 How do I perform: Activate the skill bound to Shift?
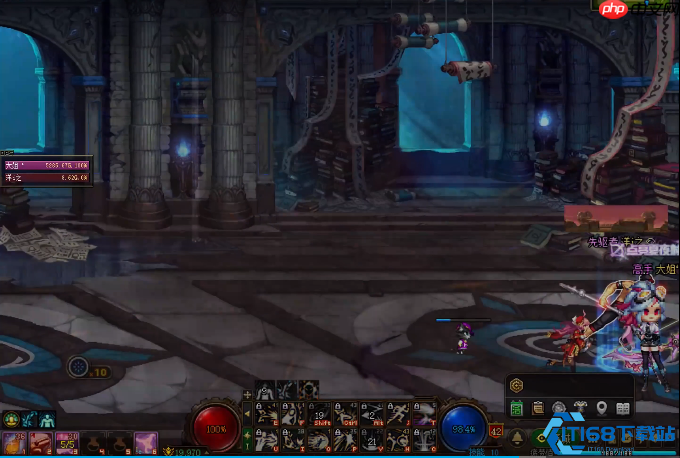point(319,414)
